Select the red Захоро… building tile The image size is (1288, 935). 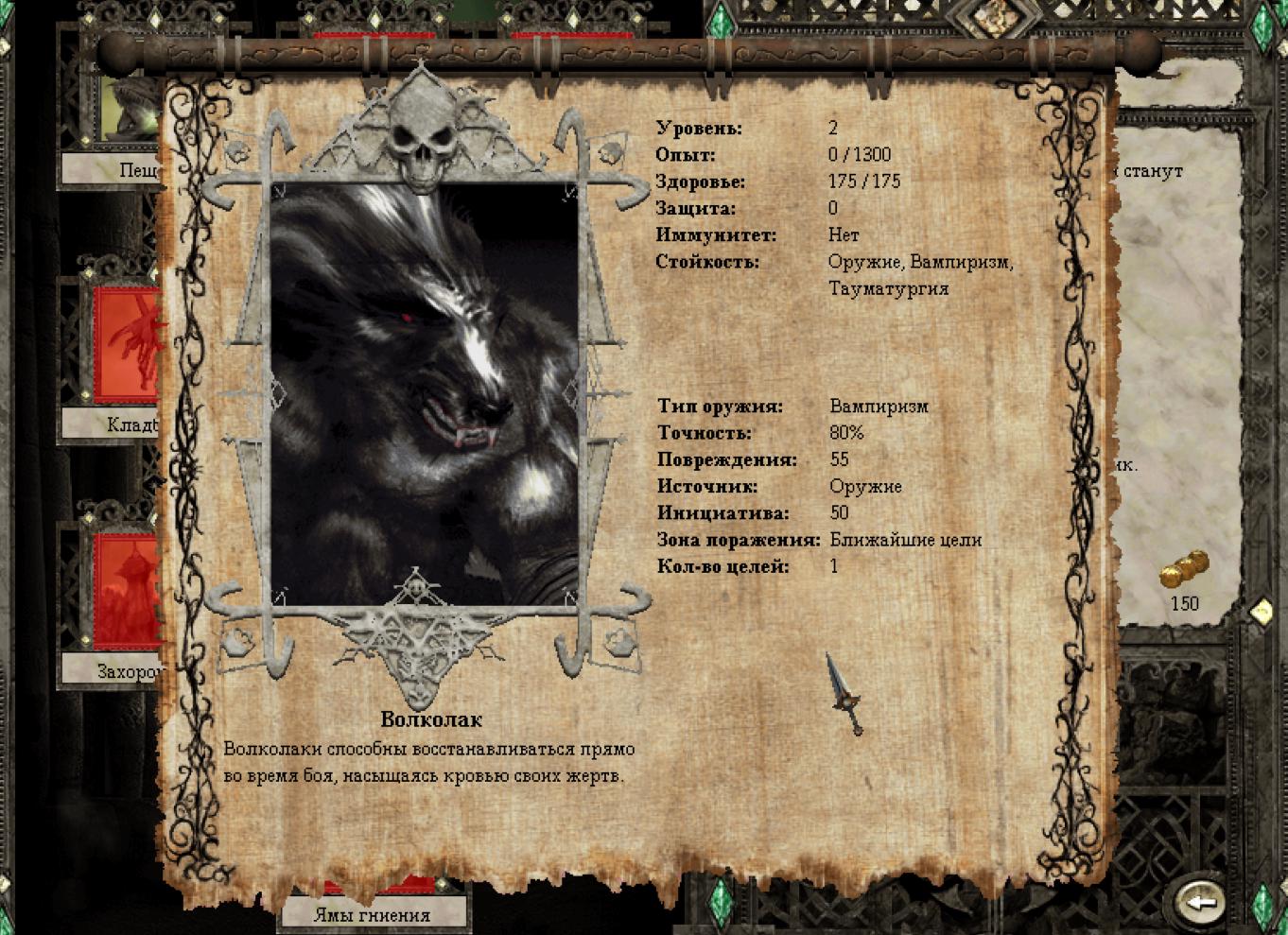pos(126,591)
